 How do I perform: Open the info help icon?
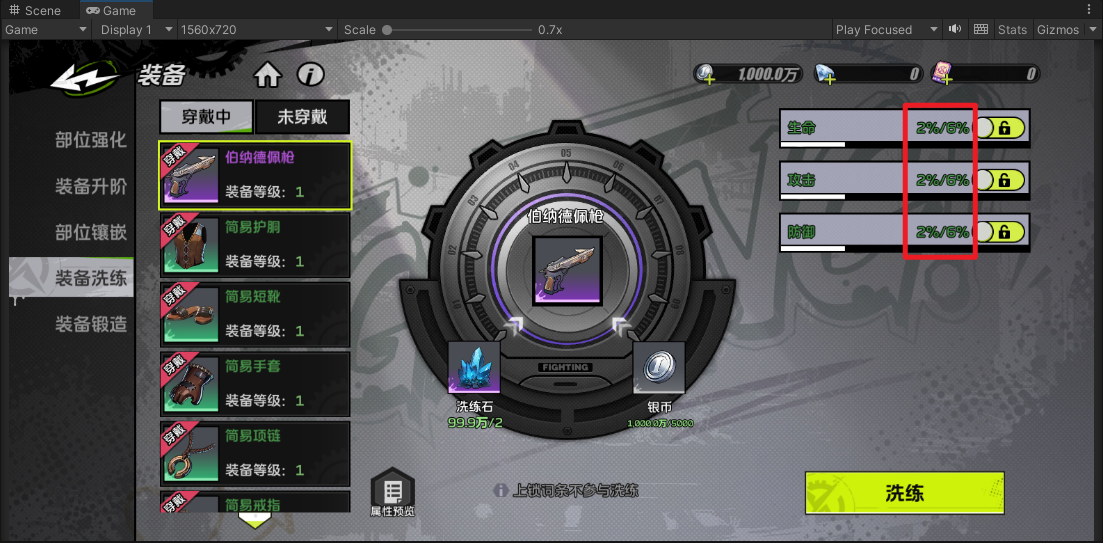[x=311, y=75]
